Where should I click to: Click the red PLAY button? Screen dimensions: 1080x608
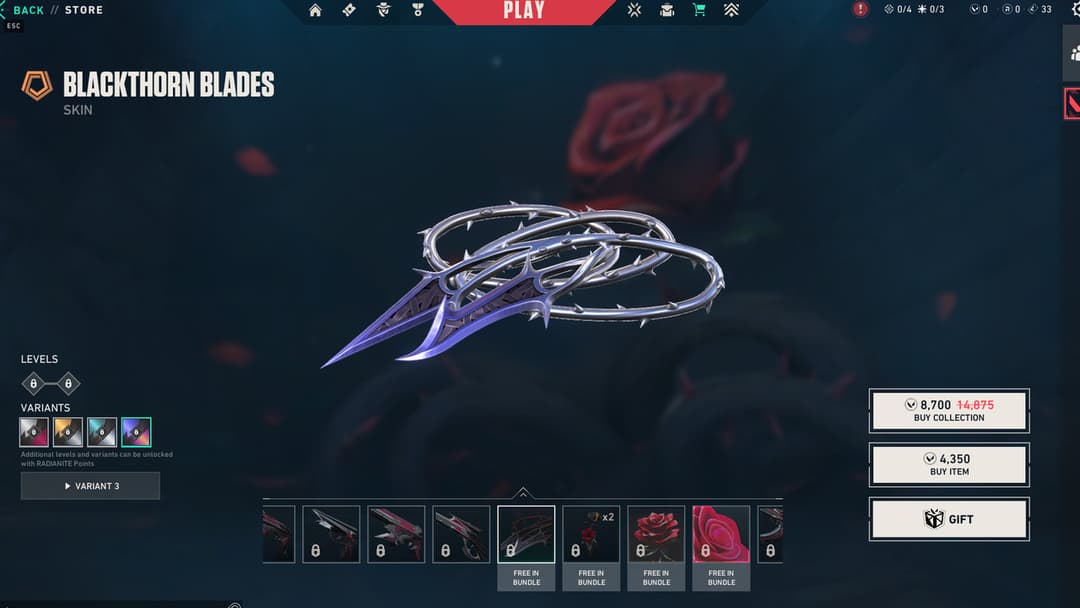(524, 11)
